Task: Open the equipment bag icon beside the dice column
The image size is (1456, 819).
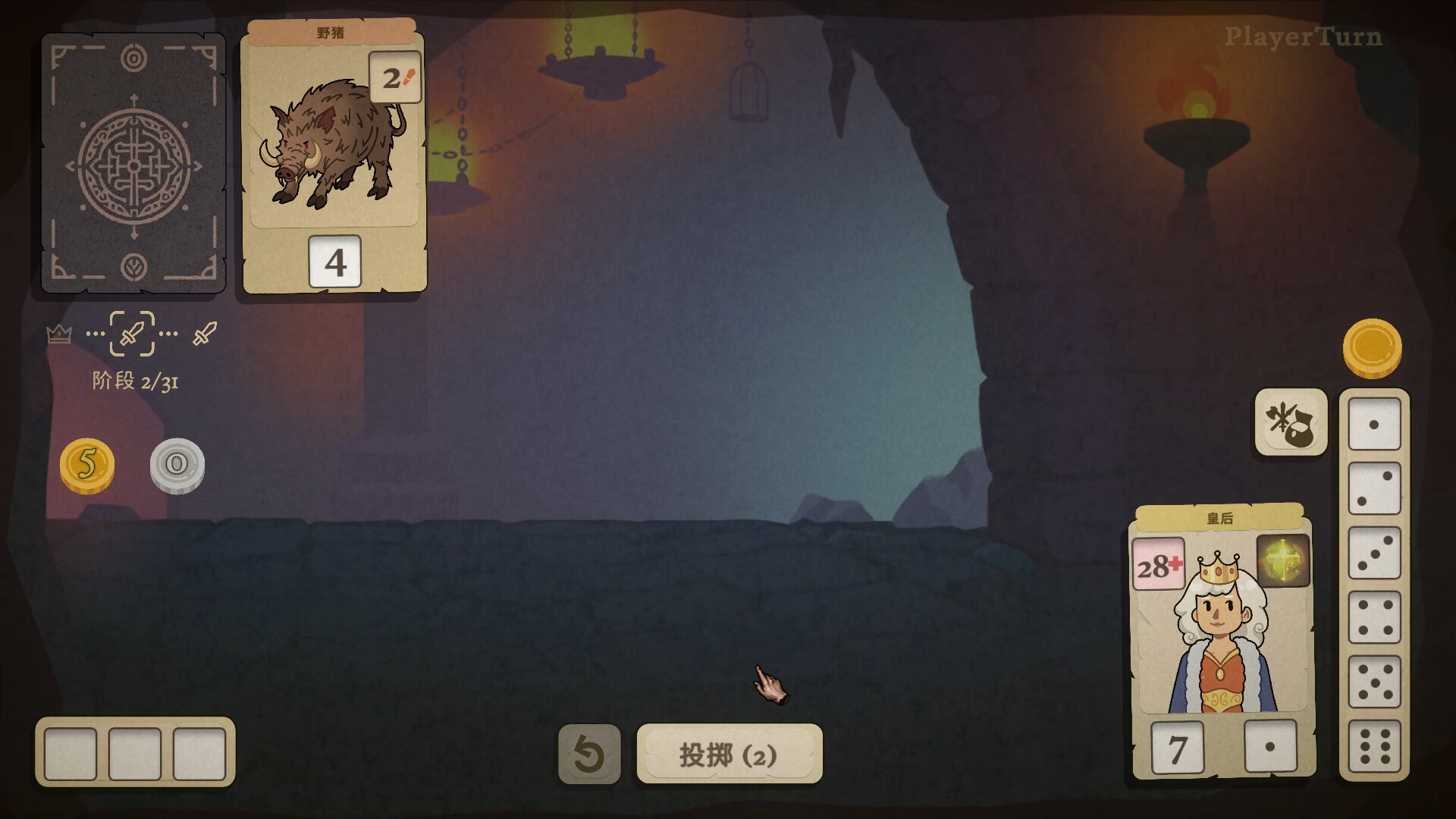Action: click(1291, 422)
